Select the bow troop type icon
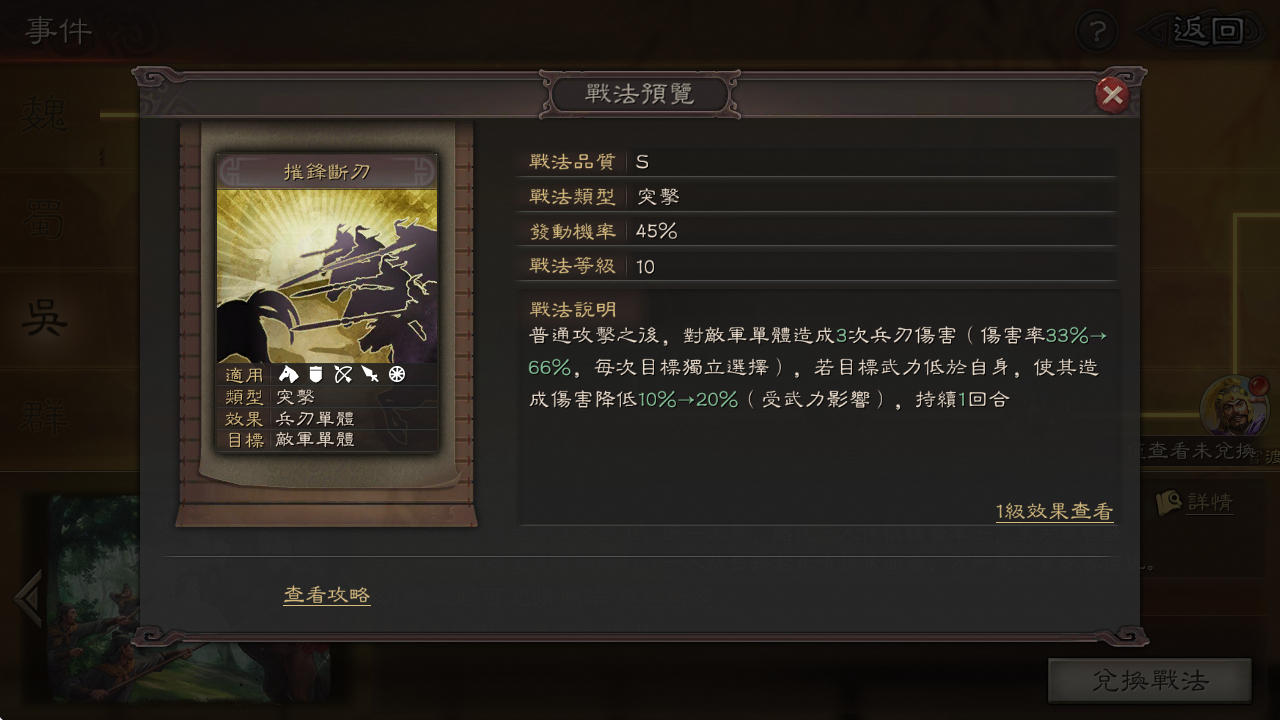The width and height of the screenshot is (1280, 720). coord(342,374)
